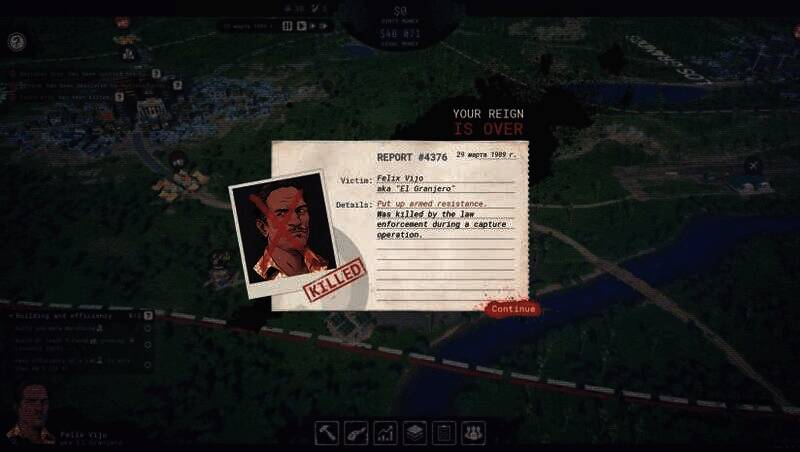
Task: Pause the game time
Action: pyautogui.click(x=287, y=26)
